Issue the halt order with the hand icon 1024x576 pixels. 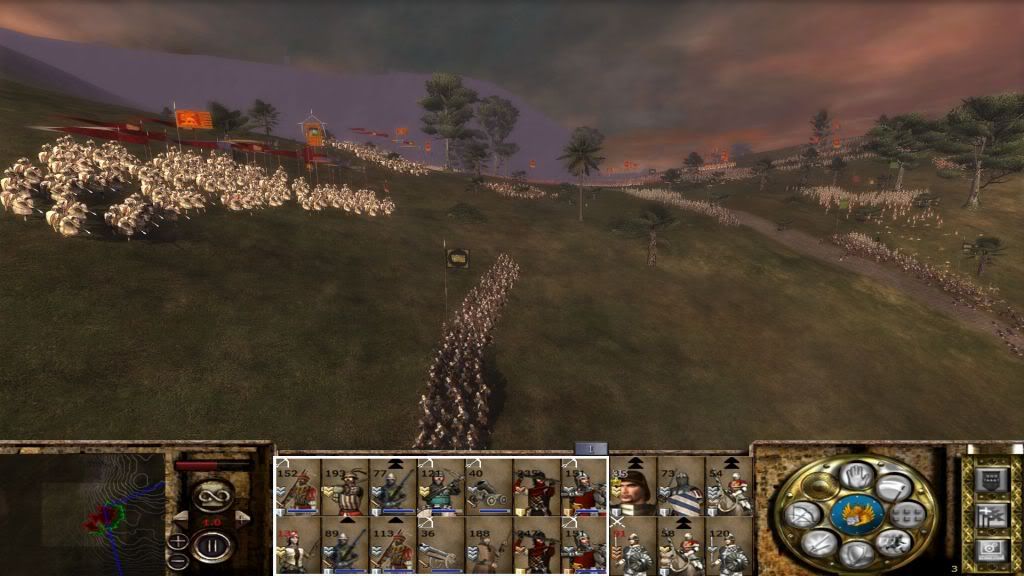[855, 477]
